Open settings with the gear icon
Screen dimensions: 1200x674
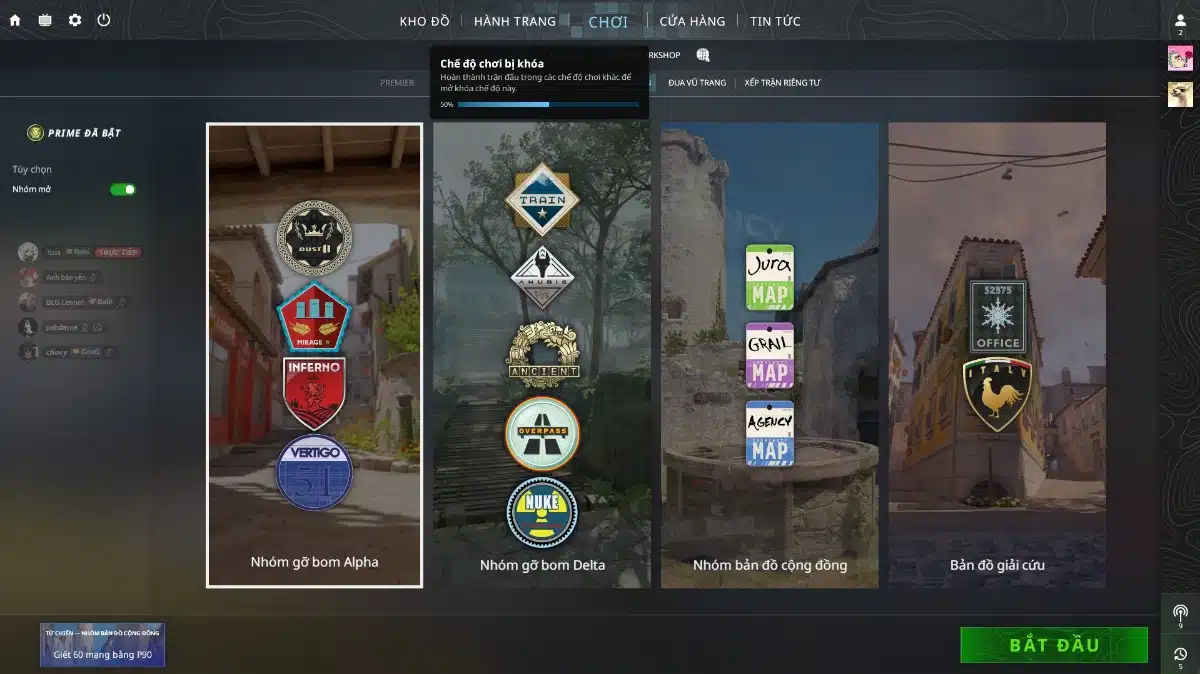[75, 20]
